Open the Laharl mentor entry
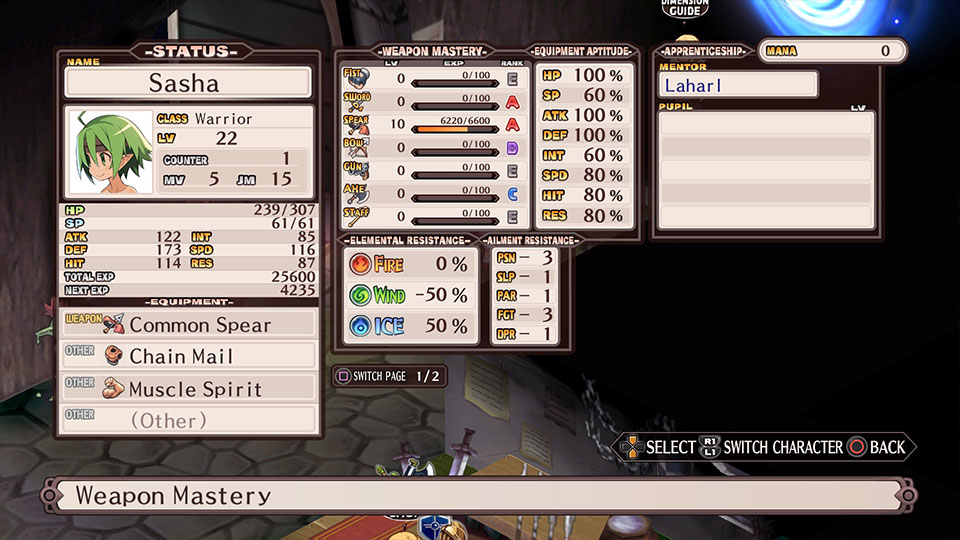This screenshot has width=960, height=540. click(737, 85)
